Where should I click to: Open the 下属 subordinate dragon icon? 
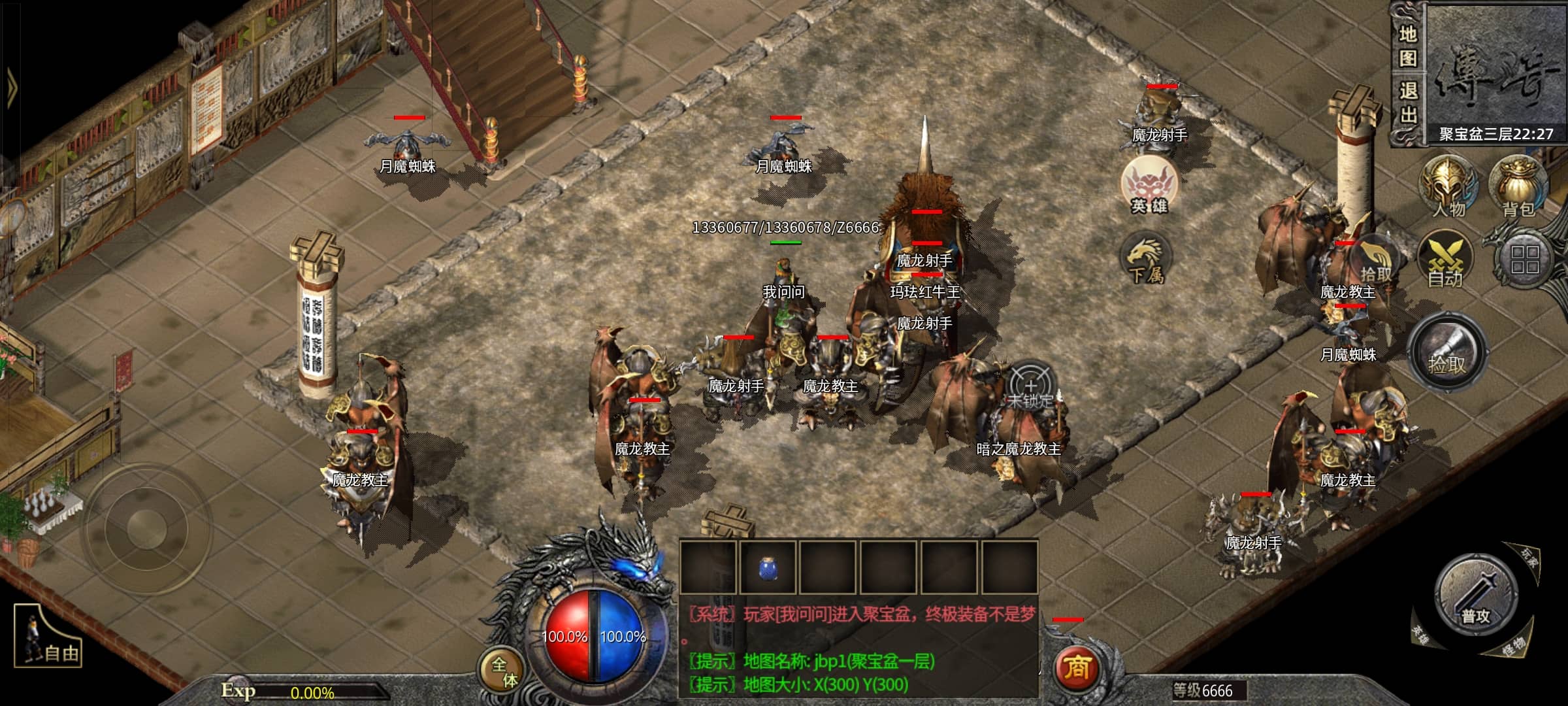tap(1145, 260)
